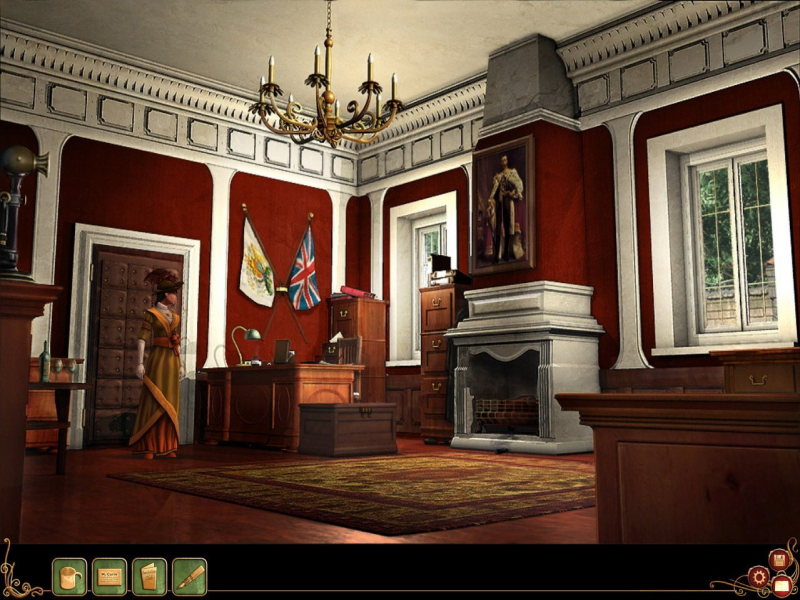Open settings with the gear button
Image resolution: width=800 pixels, height=600 pixels.
point(759,577)
